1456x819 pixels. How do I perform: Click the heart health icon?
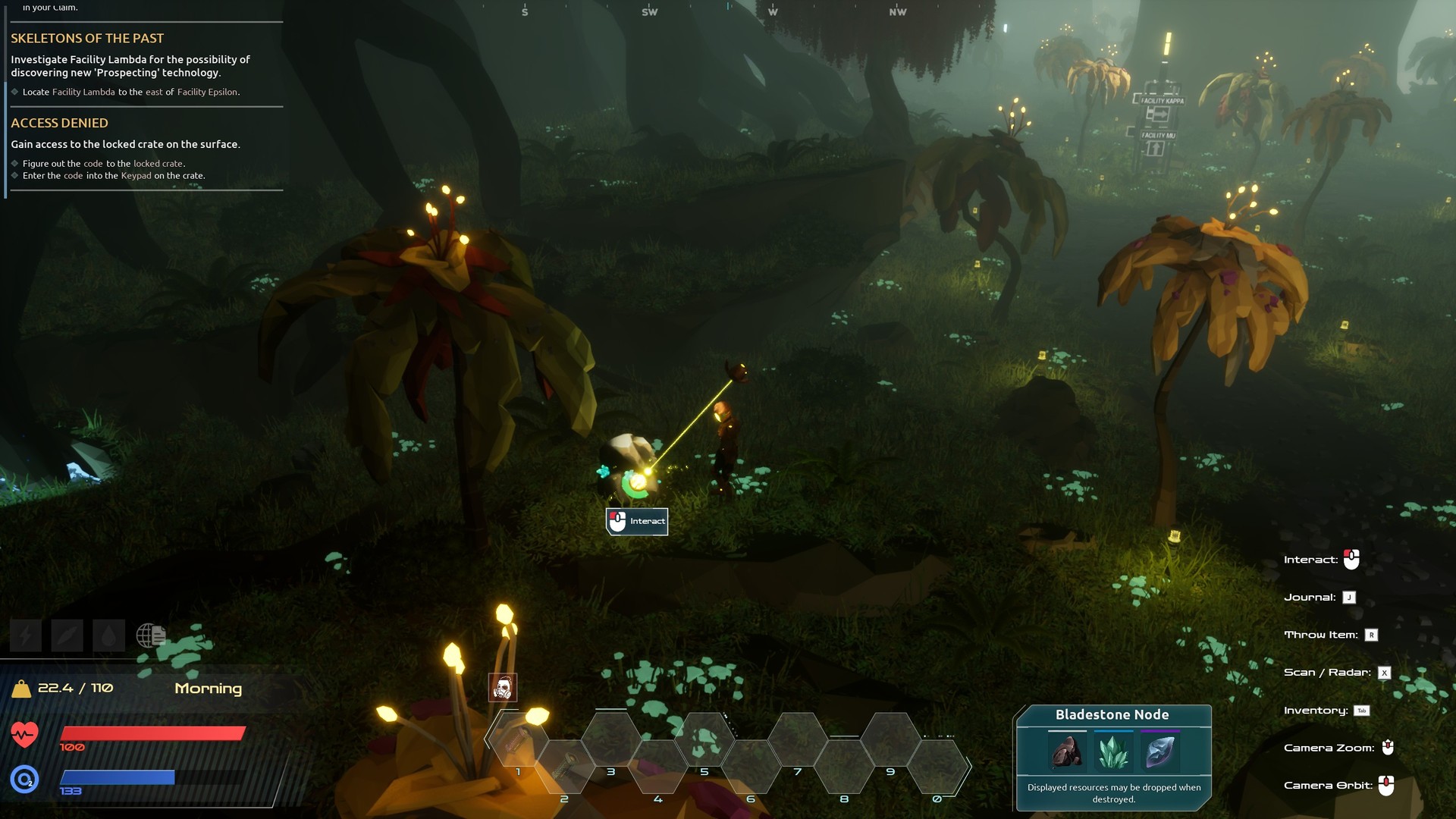(24, 734)
